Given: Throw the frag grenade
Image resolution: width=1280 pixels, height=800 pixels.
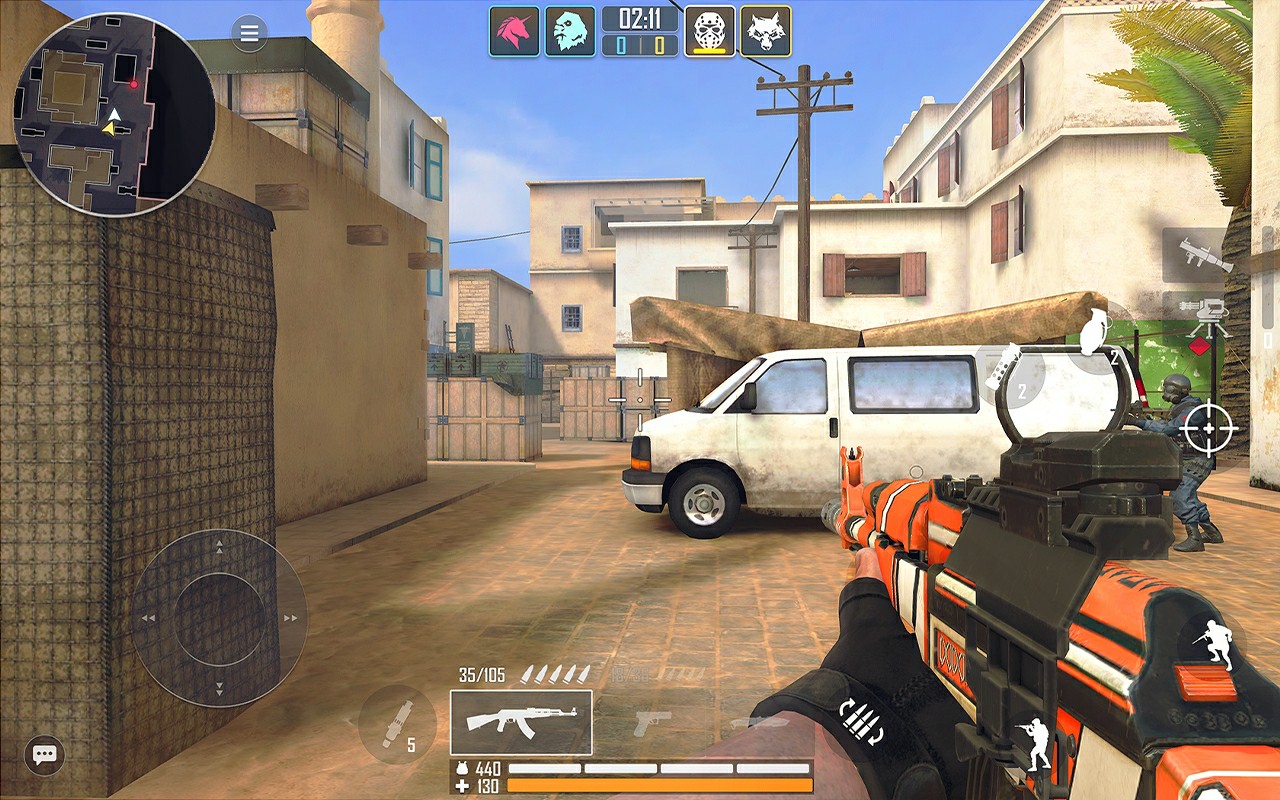Looking at the screenshot, I should 1097,336.
